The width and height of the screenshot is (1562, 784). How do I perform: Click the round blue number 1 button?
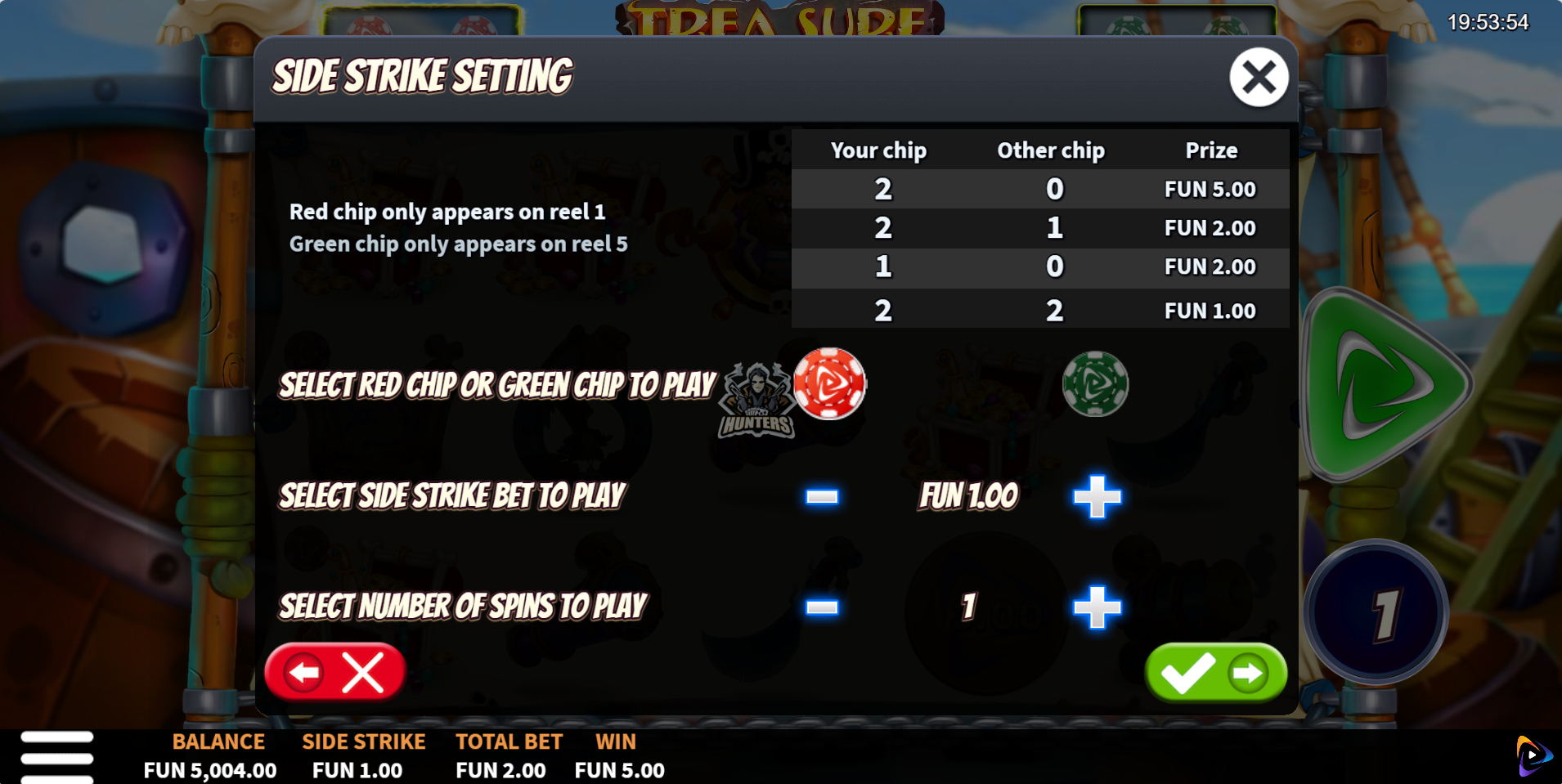click(1377, 612)
